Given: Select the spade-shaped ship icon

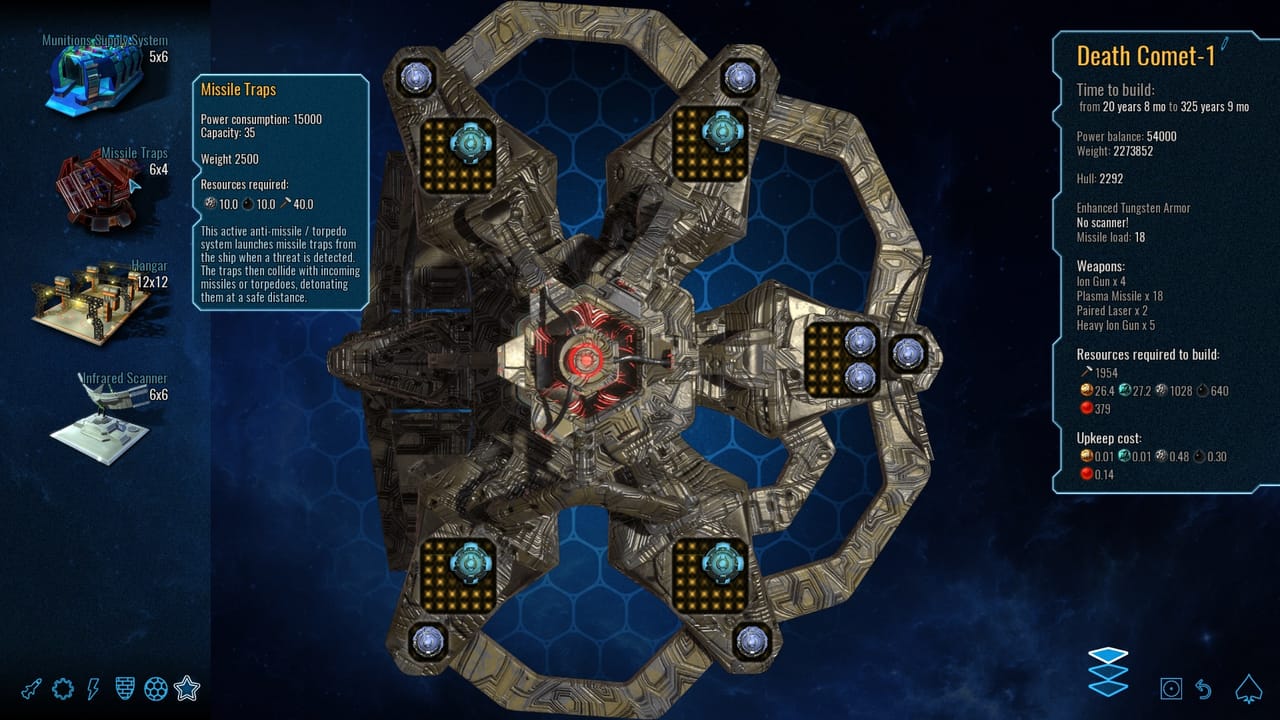Looking at the screenshot, I should point(1247,688).
